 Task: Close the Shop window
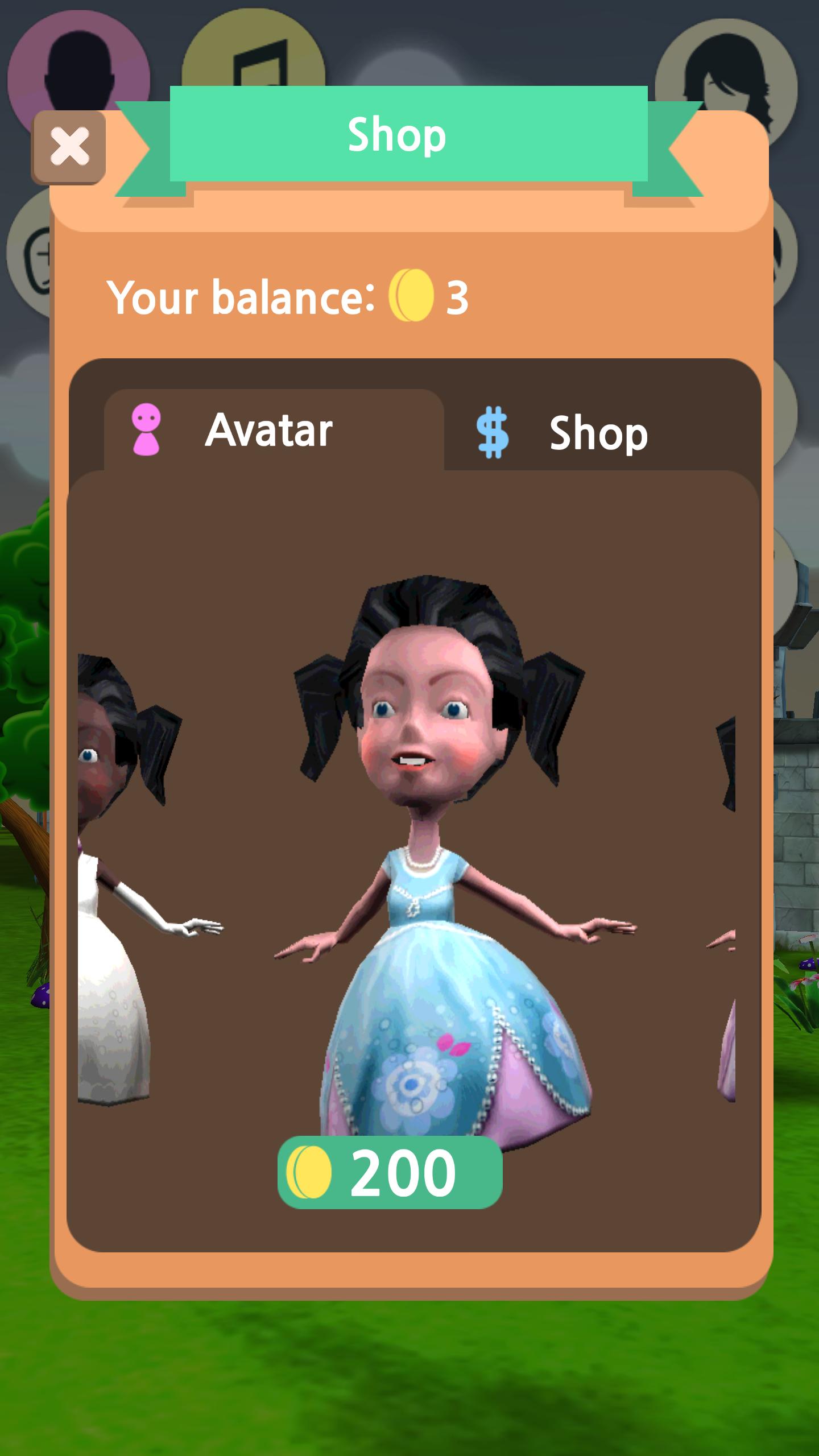coord(69,147)
